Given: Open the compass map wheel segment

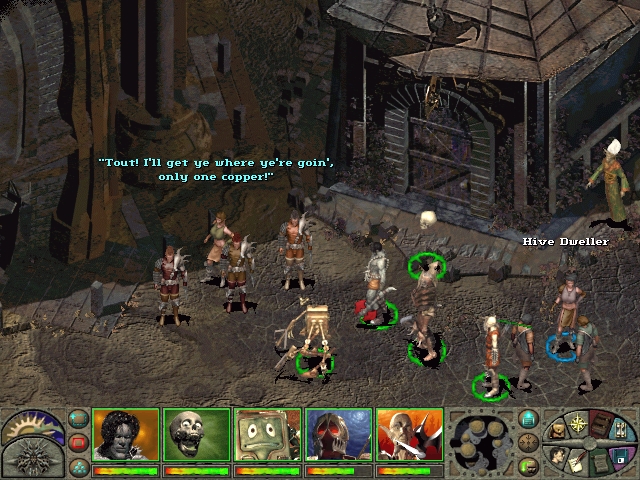Looking at the screenshot, I should 577,421.
